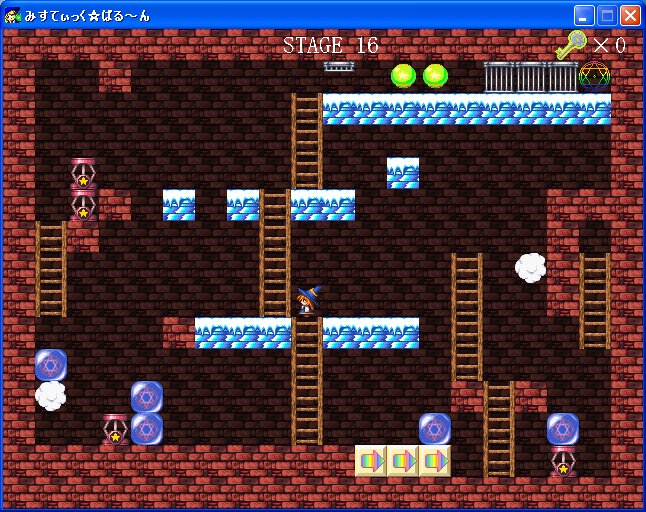Close the game window
Screen dimensions: 646x512
point(630,15)
